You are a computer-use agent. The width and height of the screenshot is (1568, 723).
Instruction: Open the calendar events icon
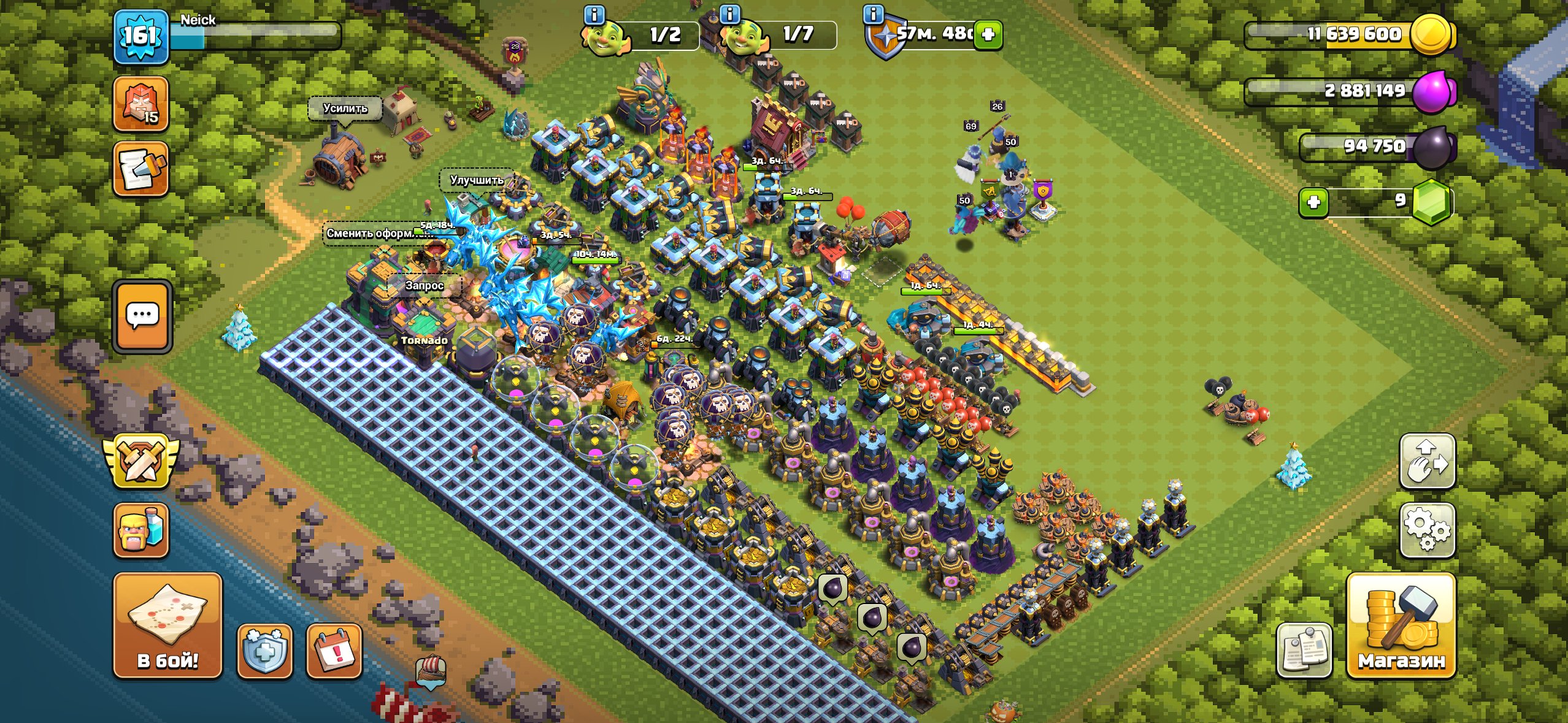334,652
